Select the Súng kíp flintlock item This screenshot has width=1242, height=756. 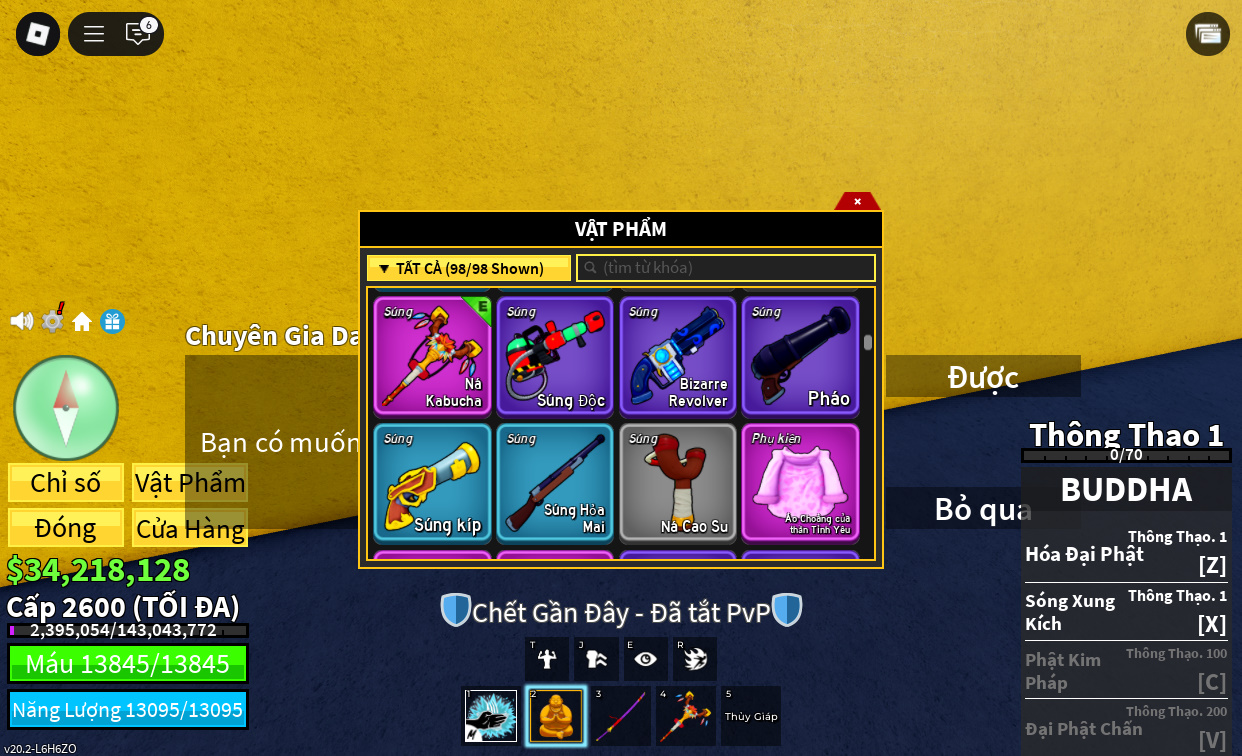[433, 482]
